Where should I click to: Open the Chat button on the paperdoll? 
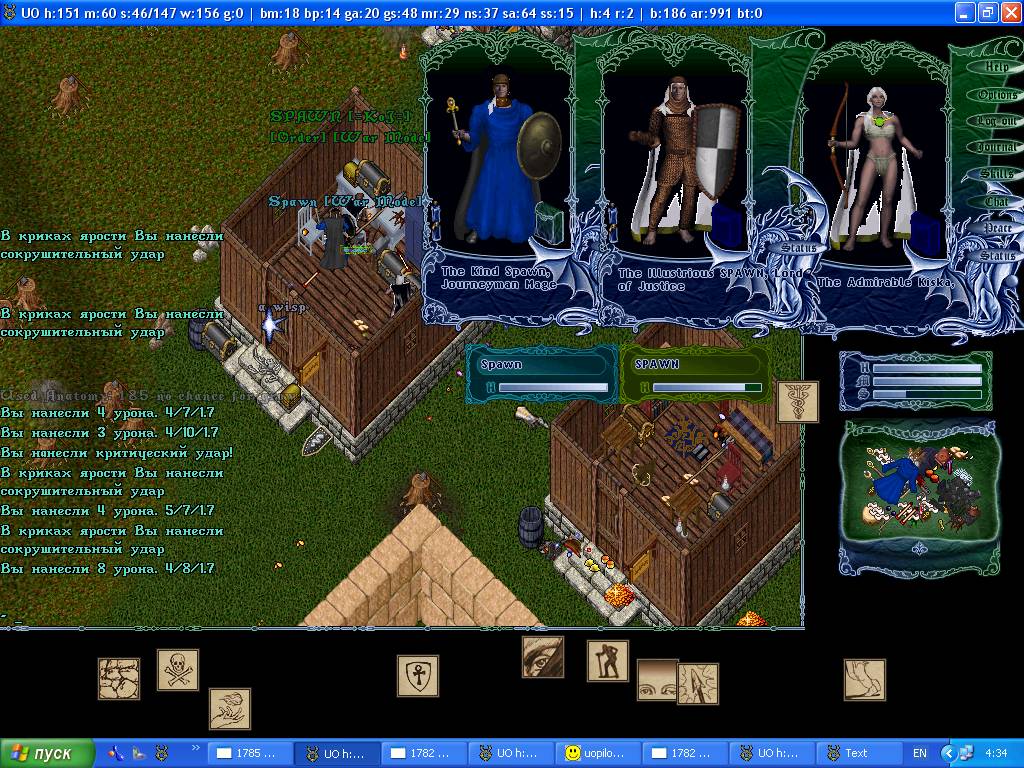pyautogui.click(x=996, y=201)
